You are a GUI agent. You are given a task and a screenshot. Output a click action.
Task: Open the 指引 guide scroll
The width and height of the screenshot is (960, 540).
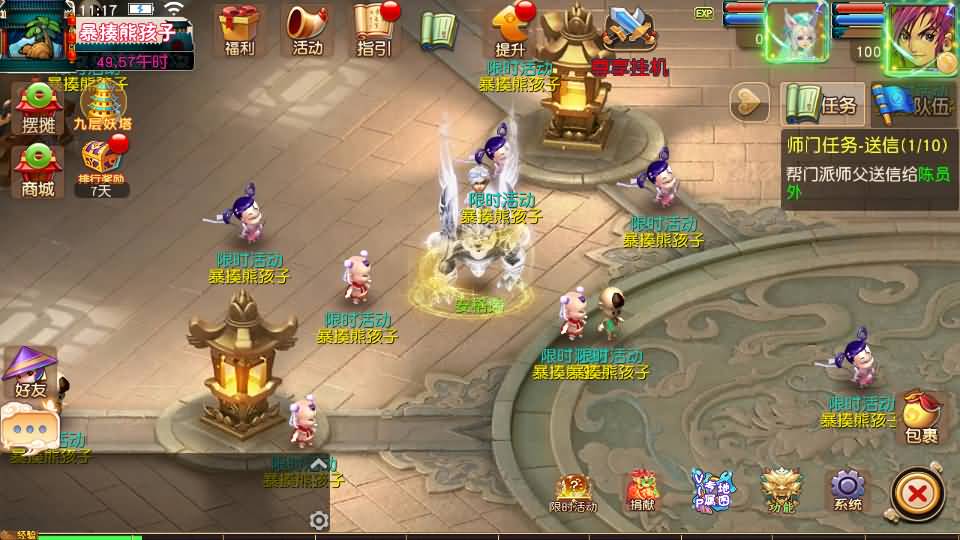pyautogui.click(x=374, y=28)
